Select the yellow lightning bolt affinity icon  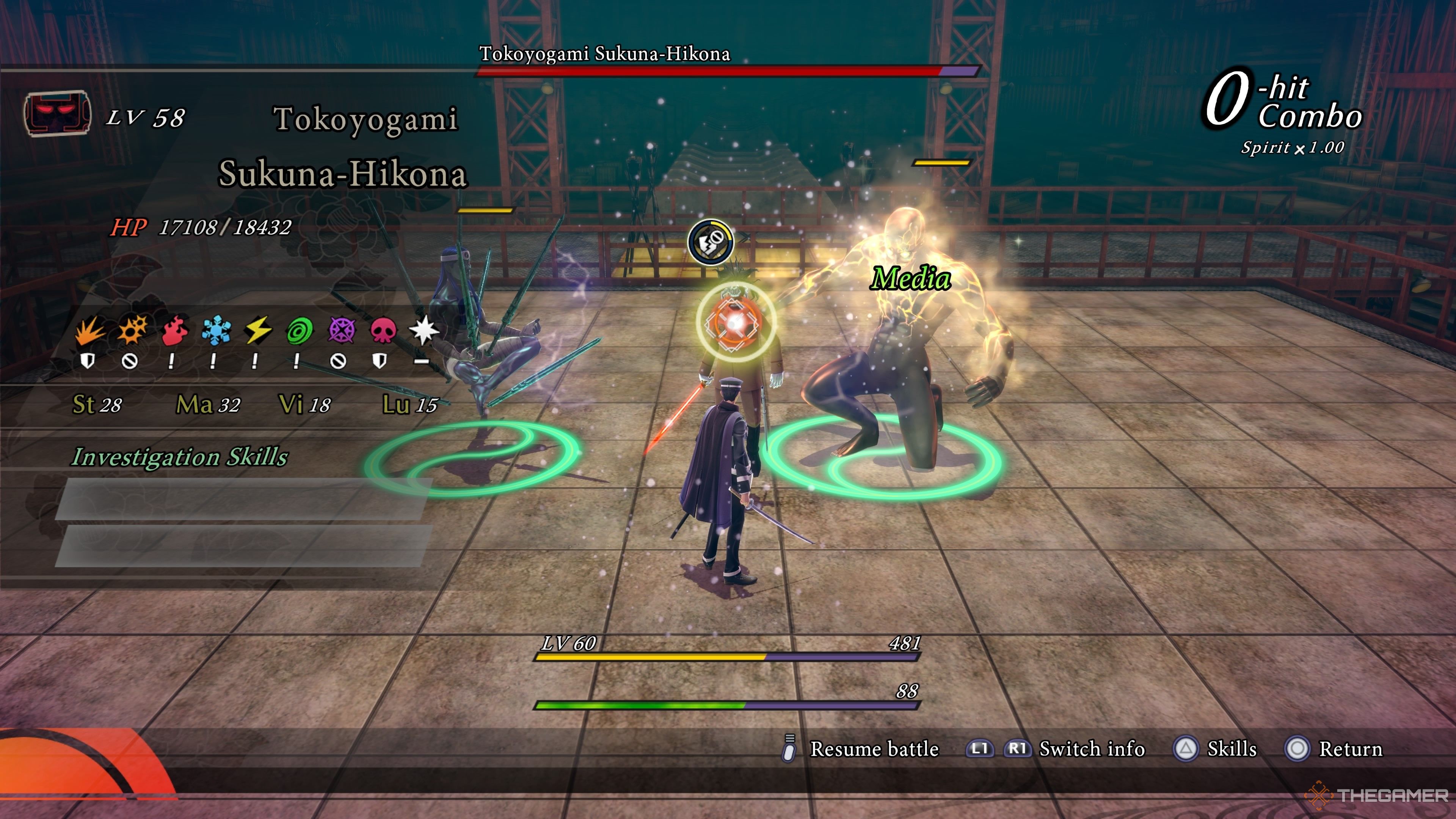click(x=258, y=330)
